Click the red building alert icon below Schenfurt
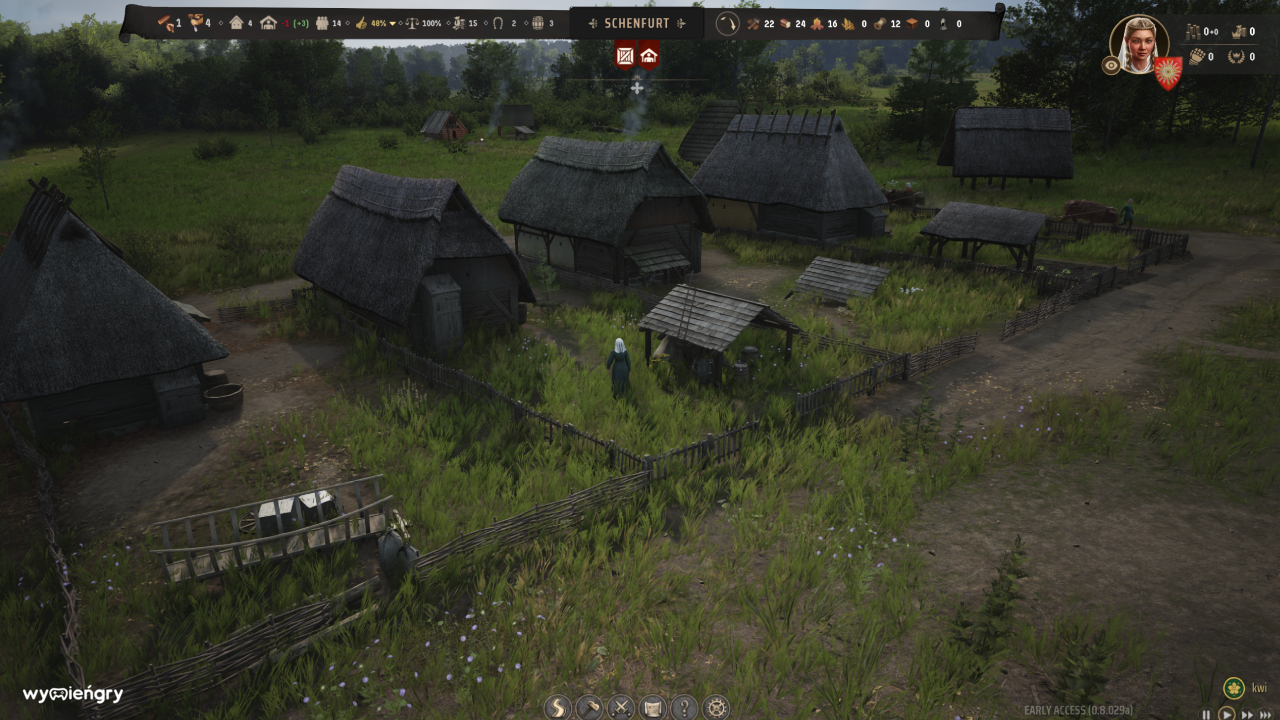1280x720 pixels. point(648,57)
